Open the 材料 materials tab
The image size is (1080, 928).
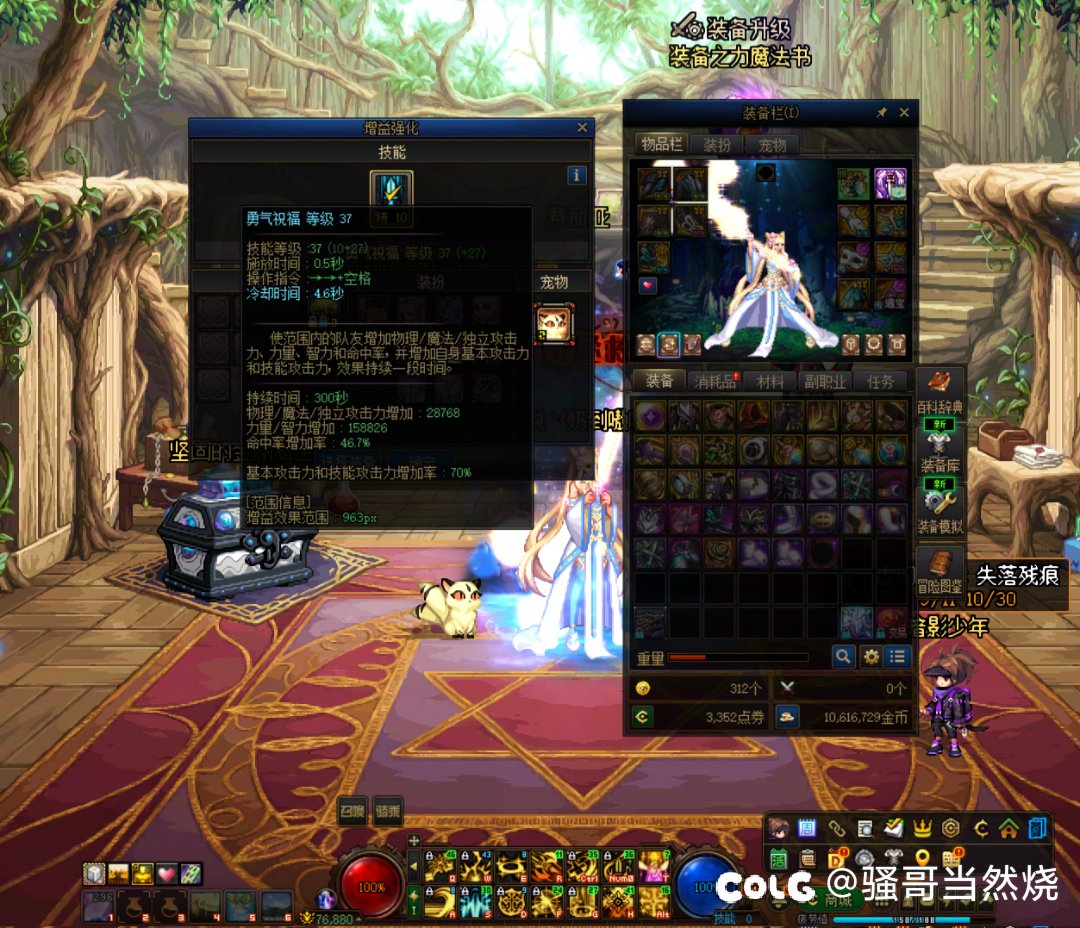[770, 381]
